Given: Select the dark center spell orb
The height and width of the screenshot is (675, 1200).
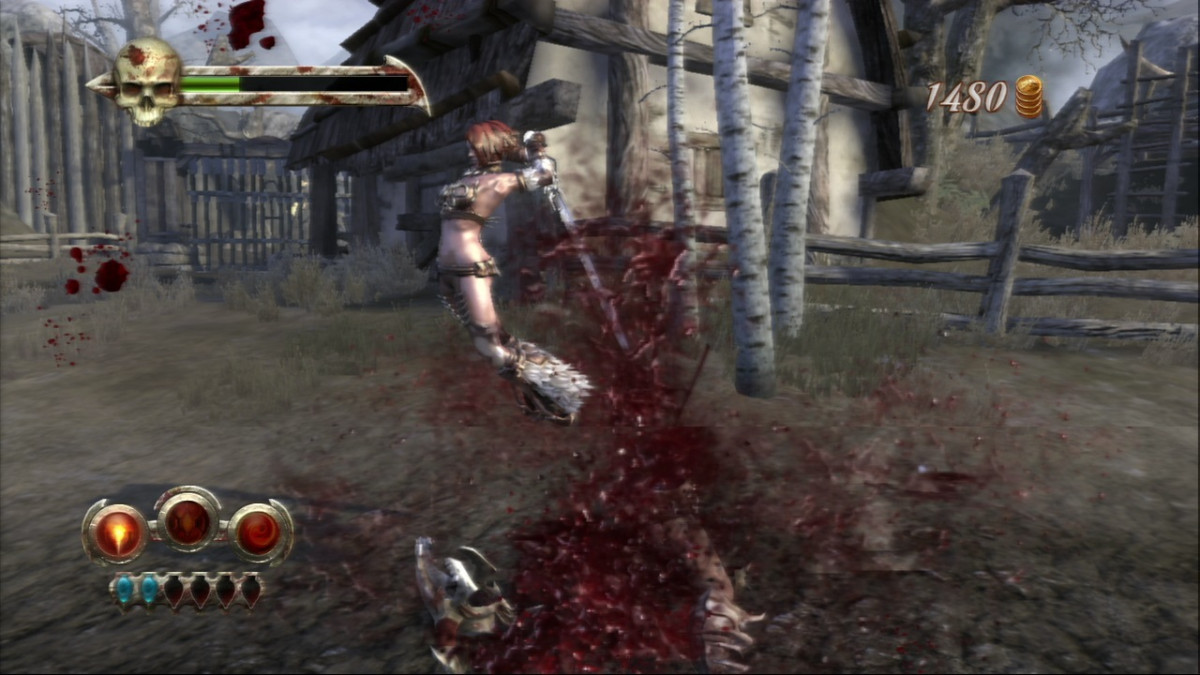Looking at the screenshot, I should (x=187, y=521).
